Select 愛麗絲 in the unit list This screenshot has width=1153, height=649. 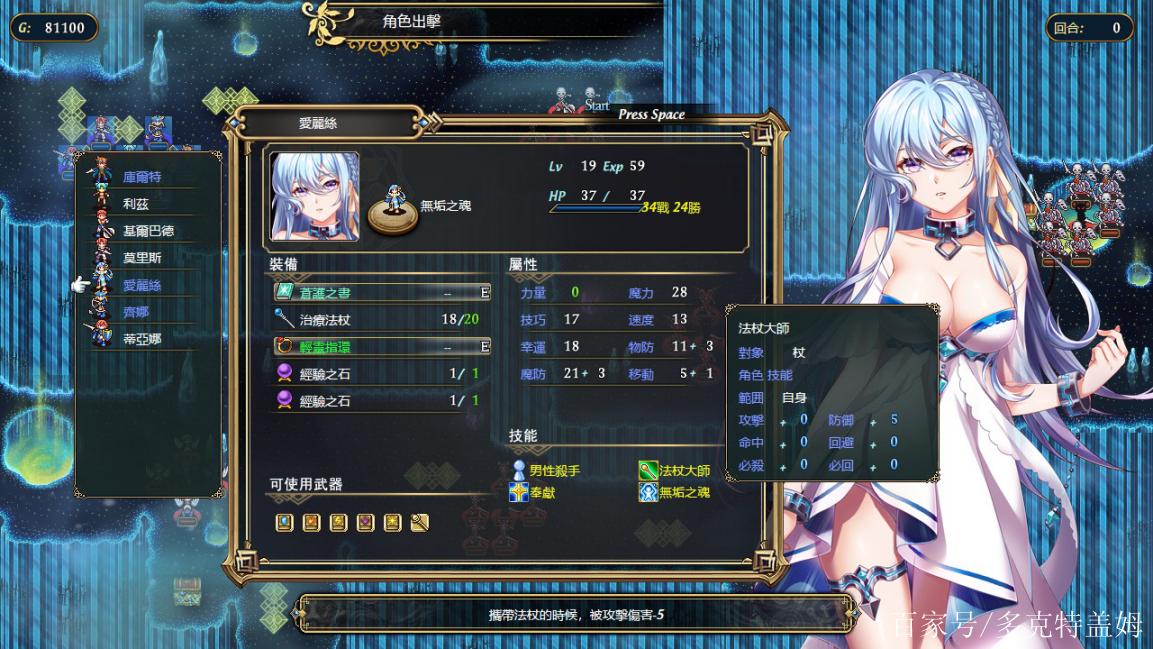tap(142, 285)
